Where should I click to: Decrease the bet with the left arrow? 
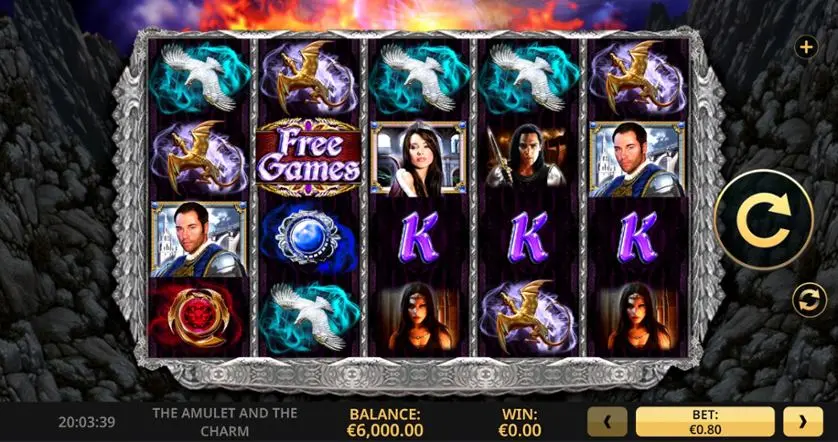pyautogui.click(x=608, y=422)
